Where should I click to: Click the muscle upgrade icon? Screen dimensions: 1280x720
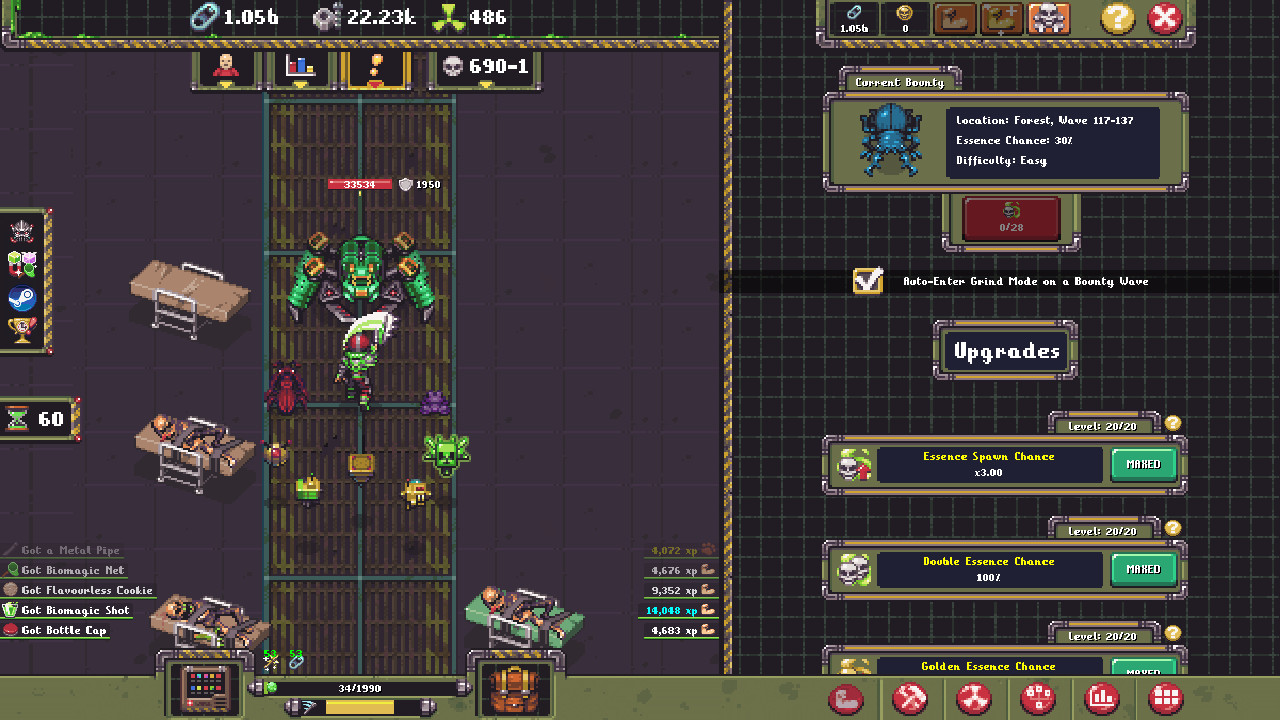click(x=847, y=699)
